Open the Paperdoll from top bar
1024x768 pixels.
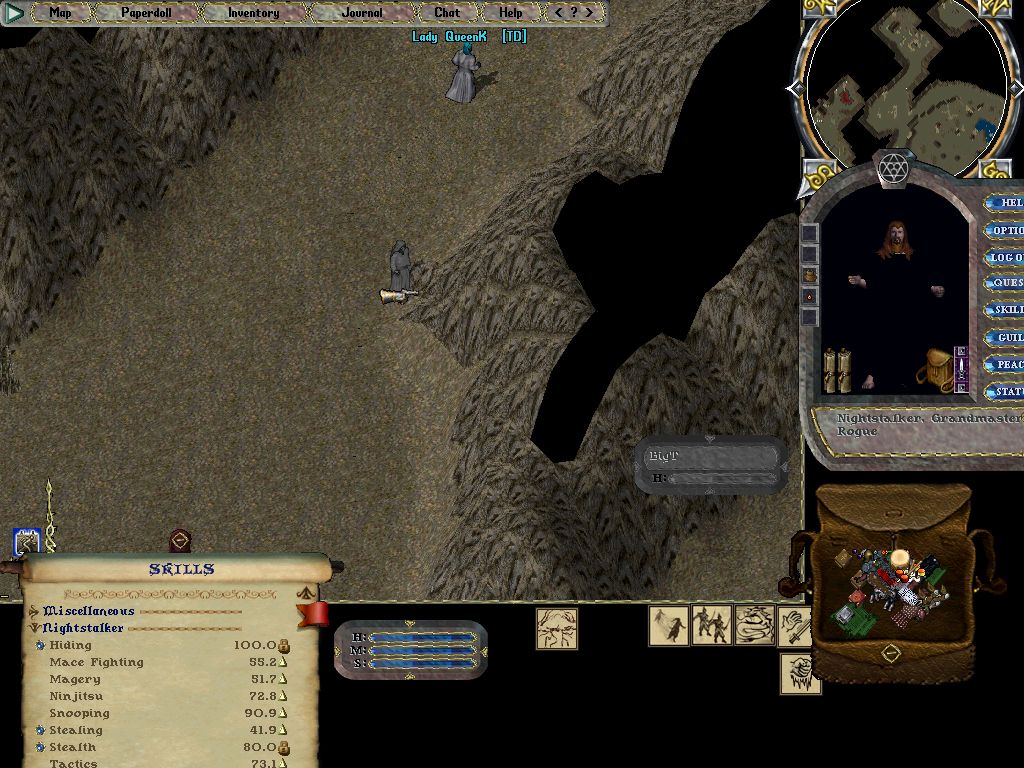[146, 13]
